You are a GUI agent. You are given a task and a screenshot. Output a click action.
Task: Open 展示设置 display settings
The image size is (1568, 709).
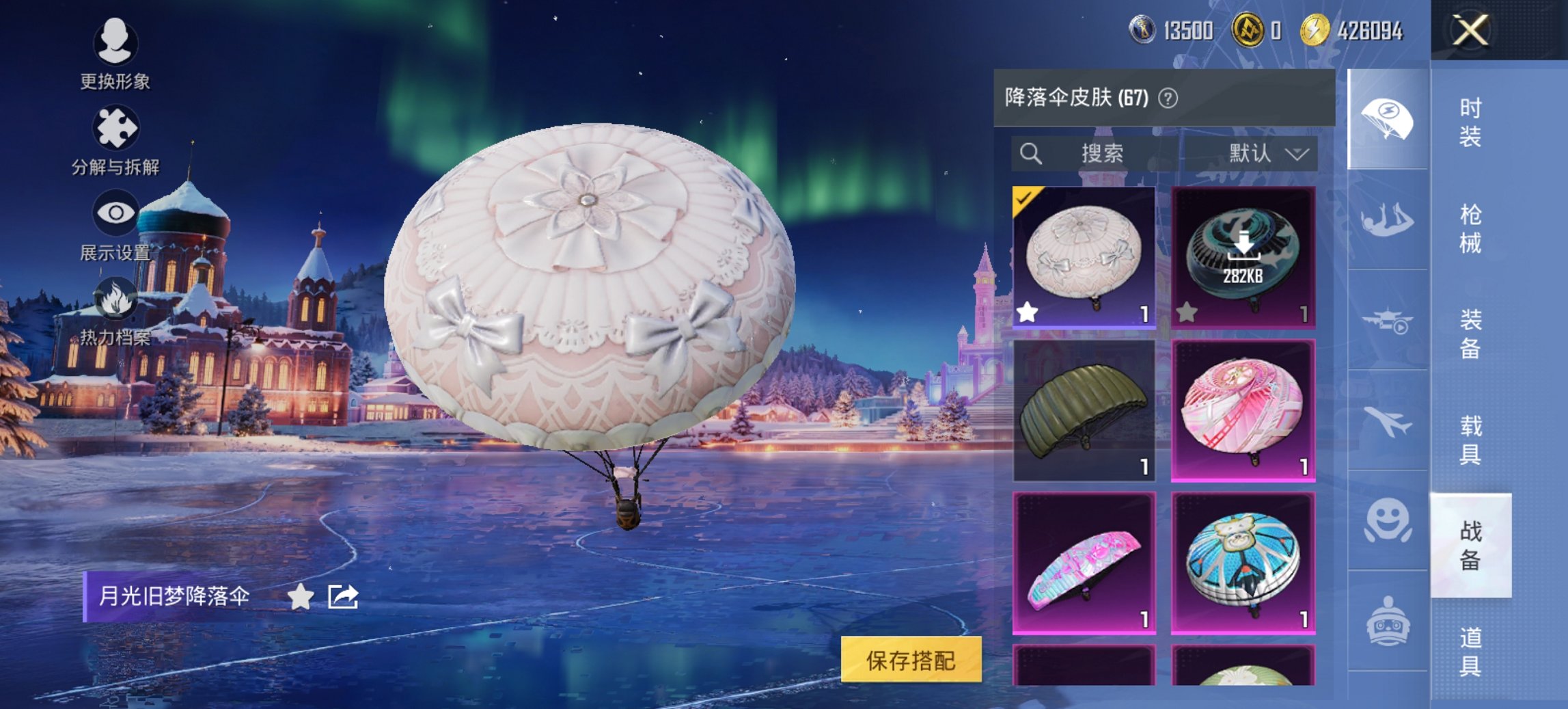pyautogui.click(x=116, y=212)
